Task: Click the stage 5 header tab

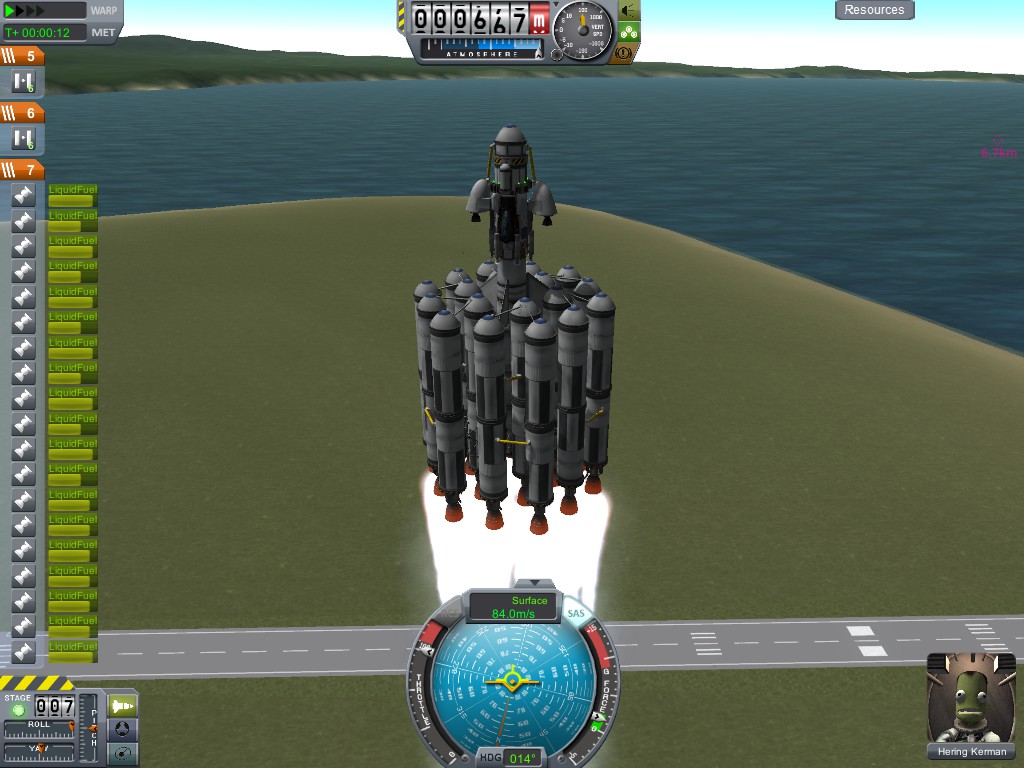Action: (22, 57)
